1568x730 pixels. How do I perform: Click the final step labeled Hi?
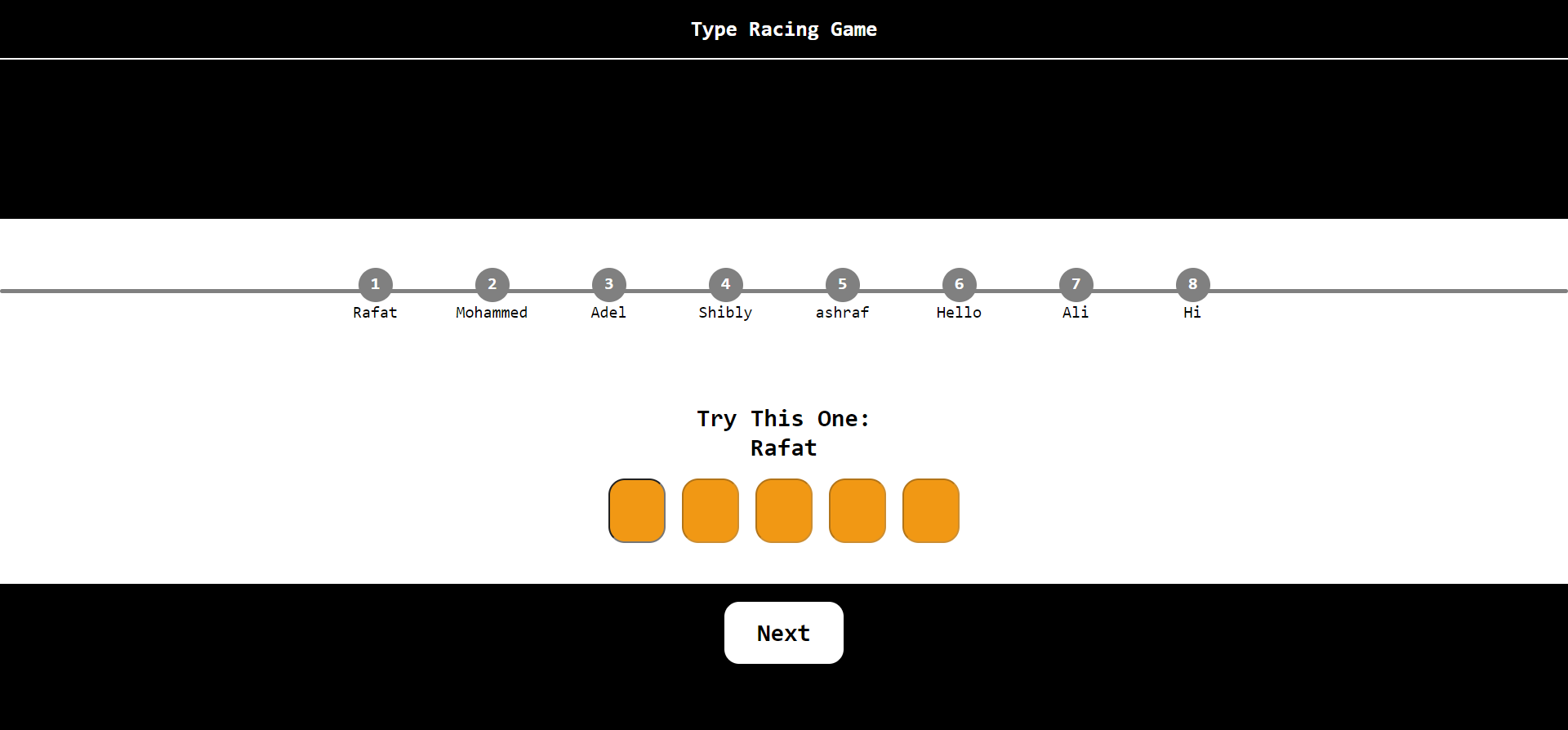(x=1192, y=284)
